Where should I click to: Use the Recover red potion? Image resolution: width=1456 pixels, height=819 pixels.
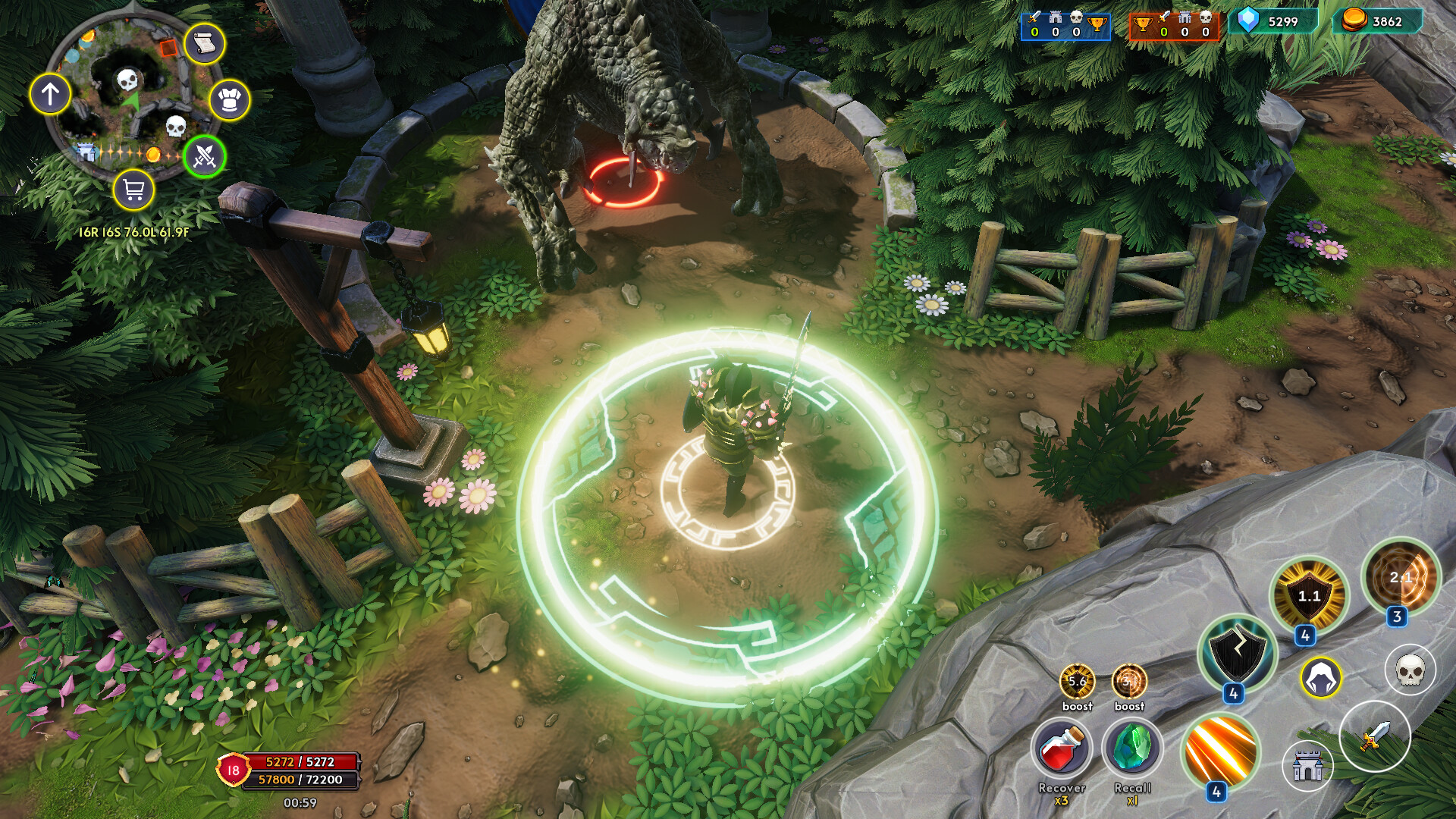coord(1062,748)
